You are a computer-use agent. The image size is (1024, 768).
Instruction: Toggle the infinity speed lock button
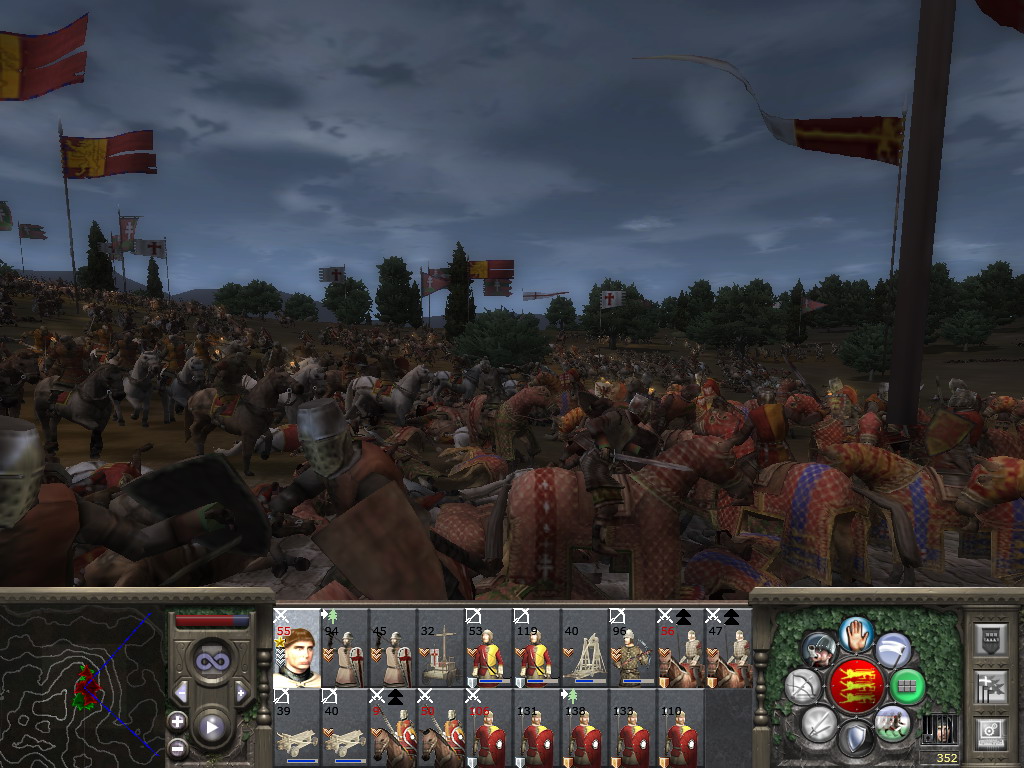(211, 660)
